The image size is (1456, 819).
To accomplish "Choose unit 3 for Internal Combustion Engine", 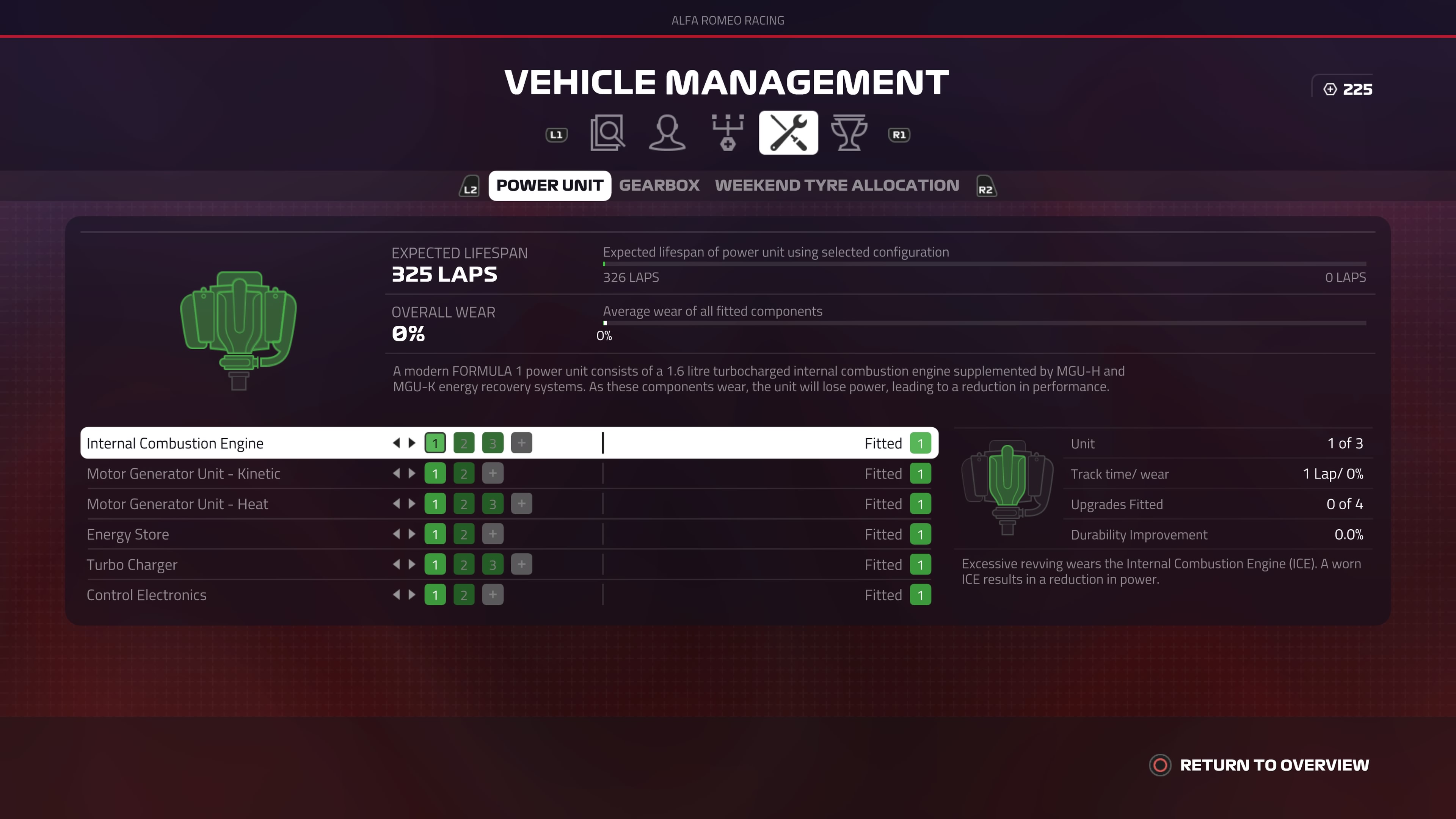I will tap(492, 443).
